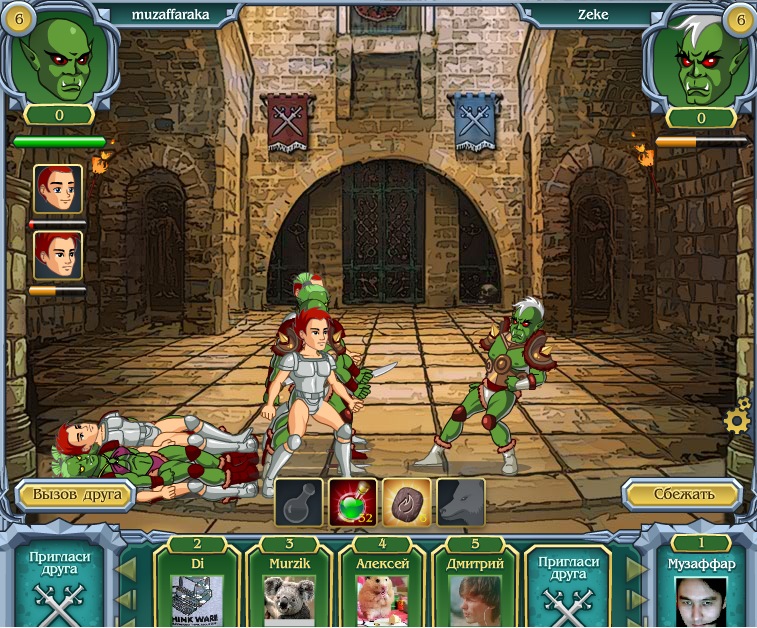Click the Вызов друга button
The image size is (757, 628).
point(76,494)
